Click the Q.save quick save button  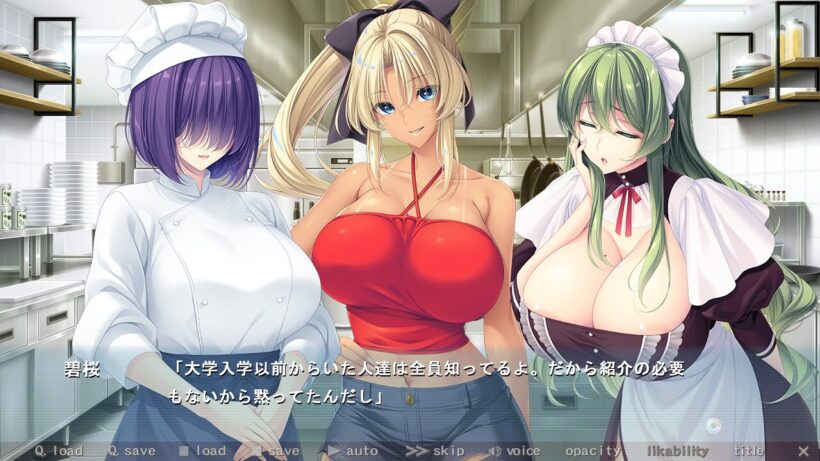click(132, 451)
